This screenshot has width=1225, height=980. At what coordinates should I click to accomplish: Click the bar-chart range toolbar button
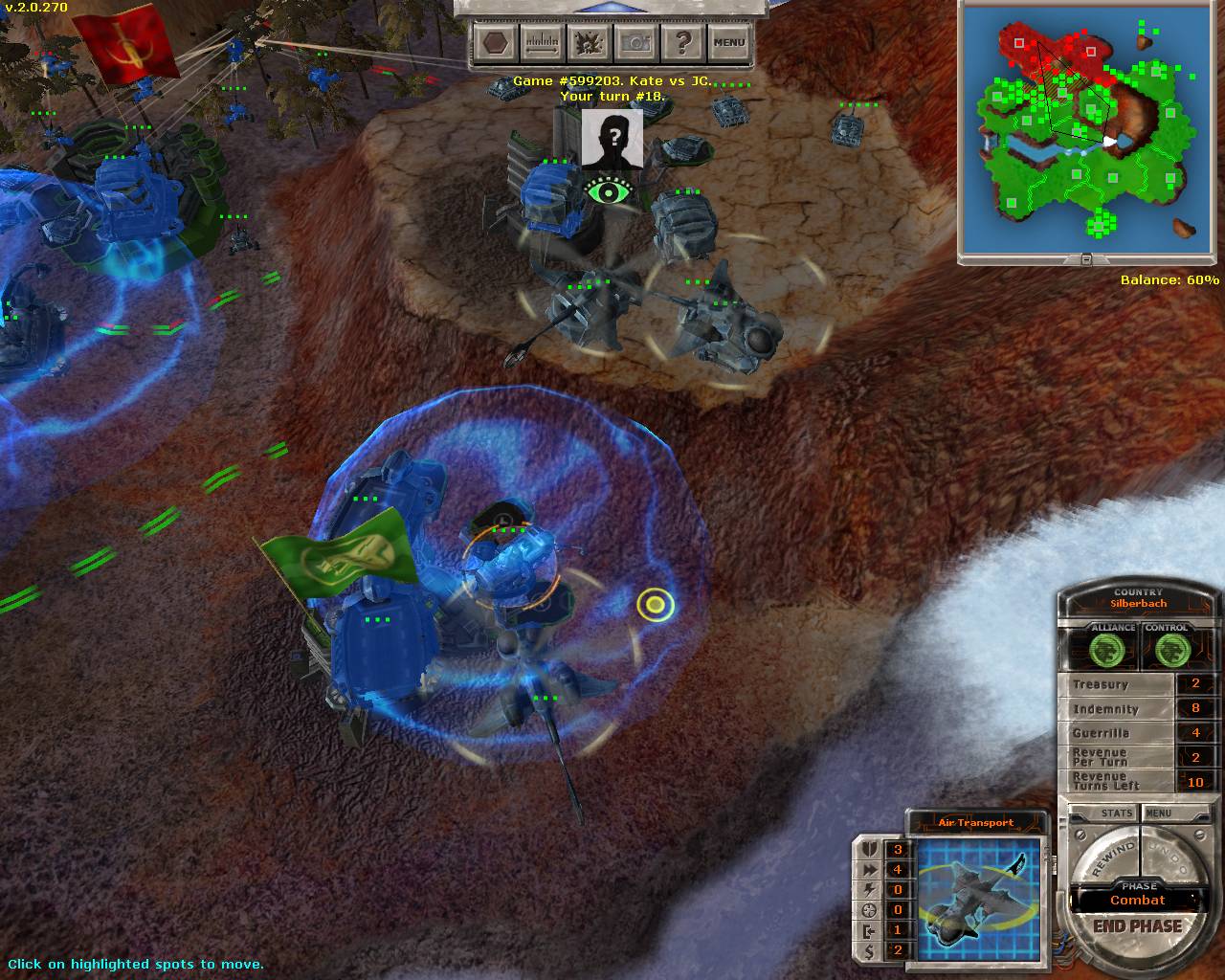(x=542, y=42)
